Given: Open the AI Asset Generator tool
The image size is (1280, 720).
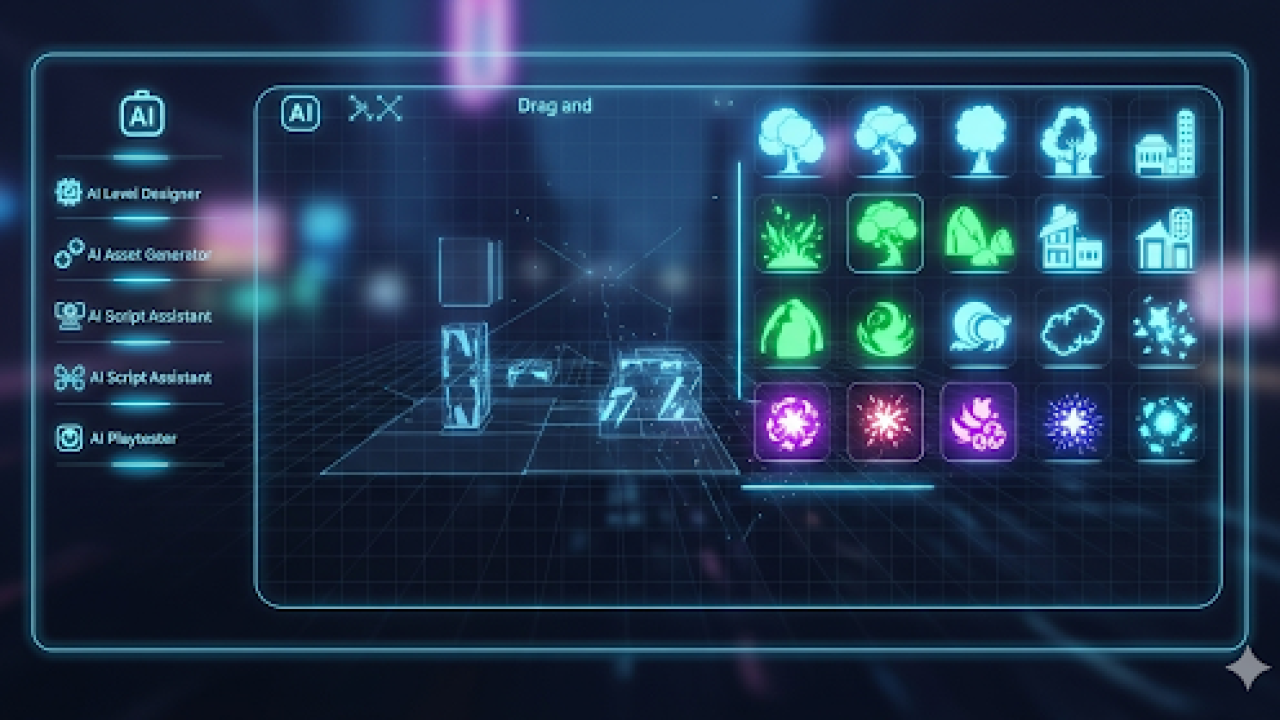Looking at the screenshot, I should 134,254.
